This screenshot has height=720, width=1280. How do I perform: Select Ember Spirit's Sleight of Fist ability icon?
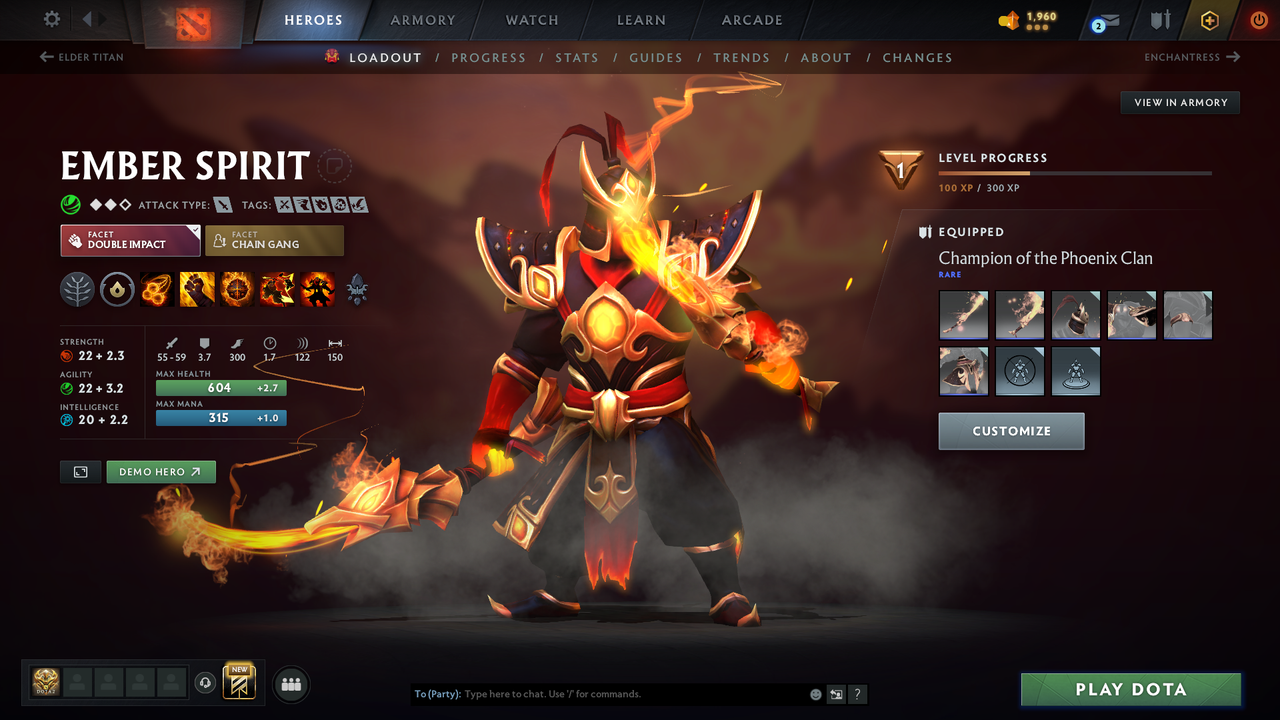point(196,289)
